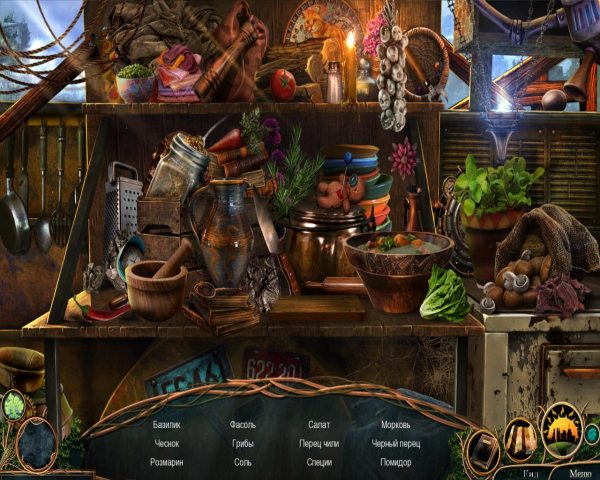Click the Грибы word in the list
This screenshot has height=480, width=600.
[242, 443]
